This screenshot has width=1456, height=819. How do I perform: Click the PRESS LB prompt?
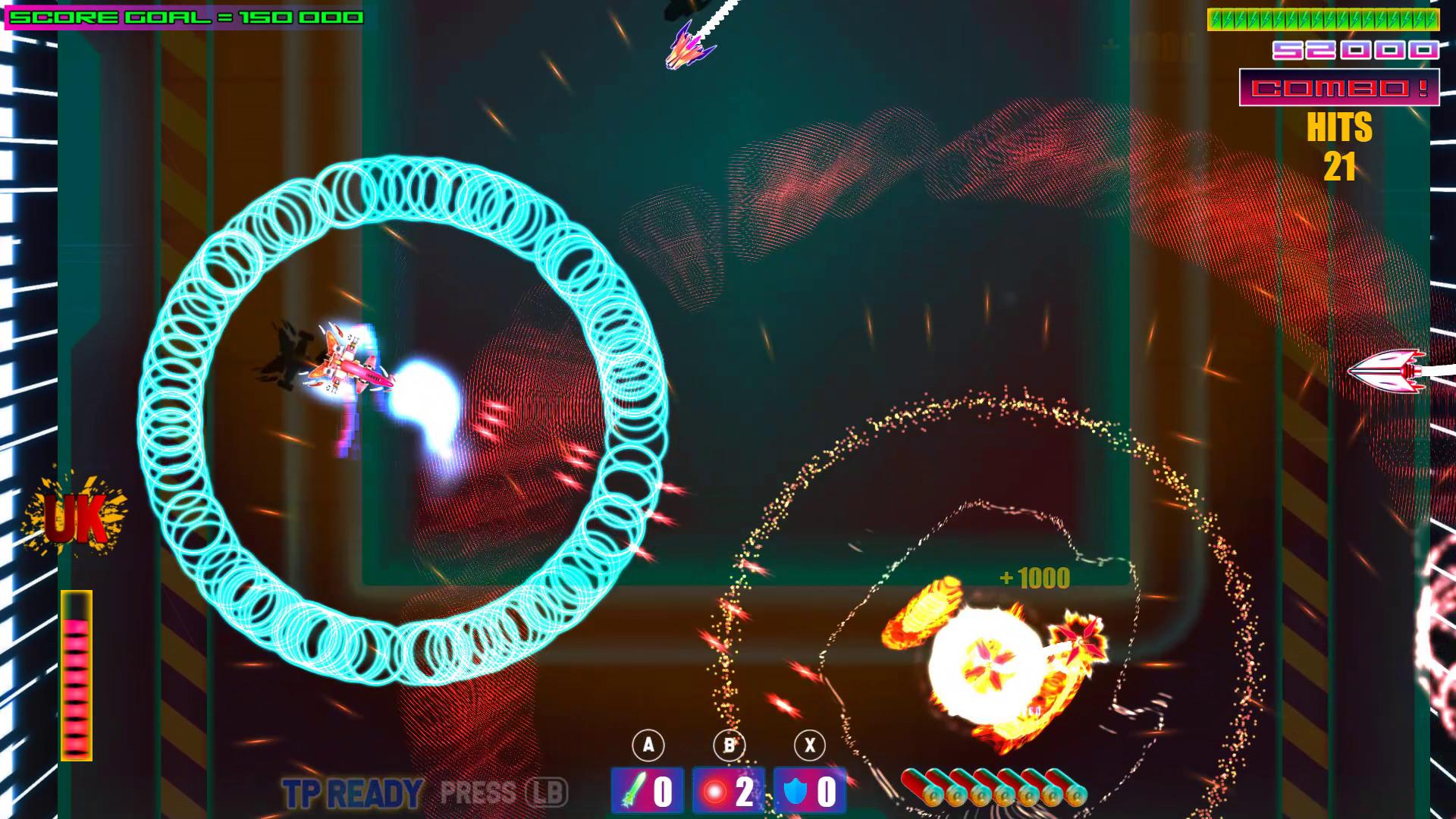504,792
